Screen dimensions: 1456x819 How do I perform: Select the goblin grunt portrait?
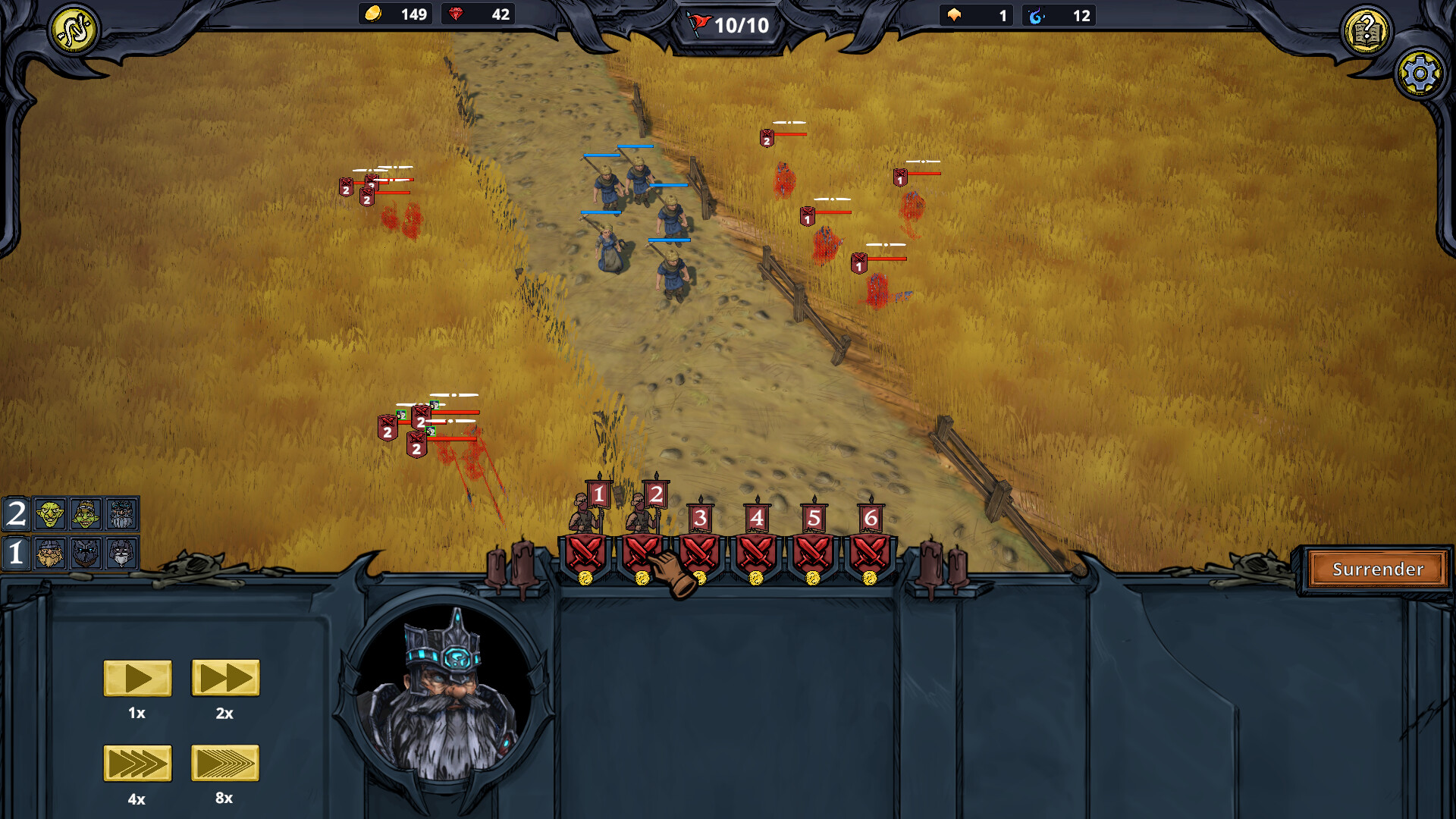coord(49,513)
